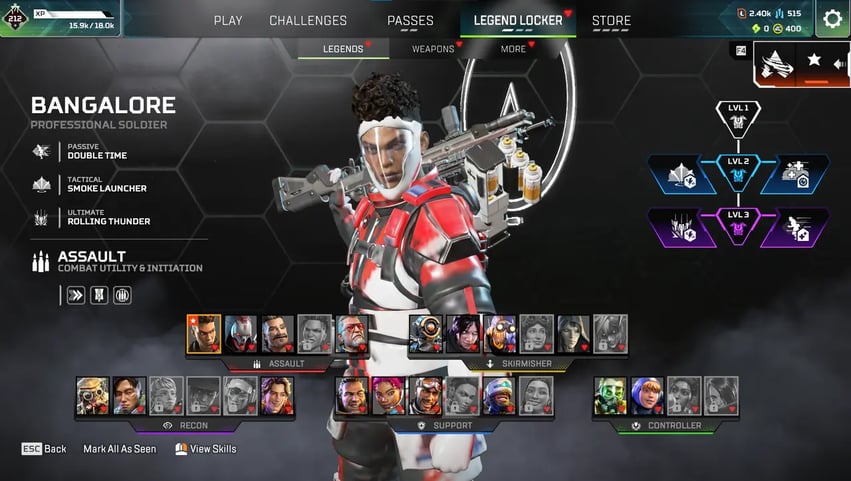The height and width of the screenshot is (481, 851).
Task: Switch to the More sub-tab
Action: [513, 49]
